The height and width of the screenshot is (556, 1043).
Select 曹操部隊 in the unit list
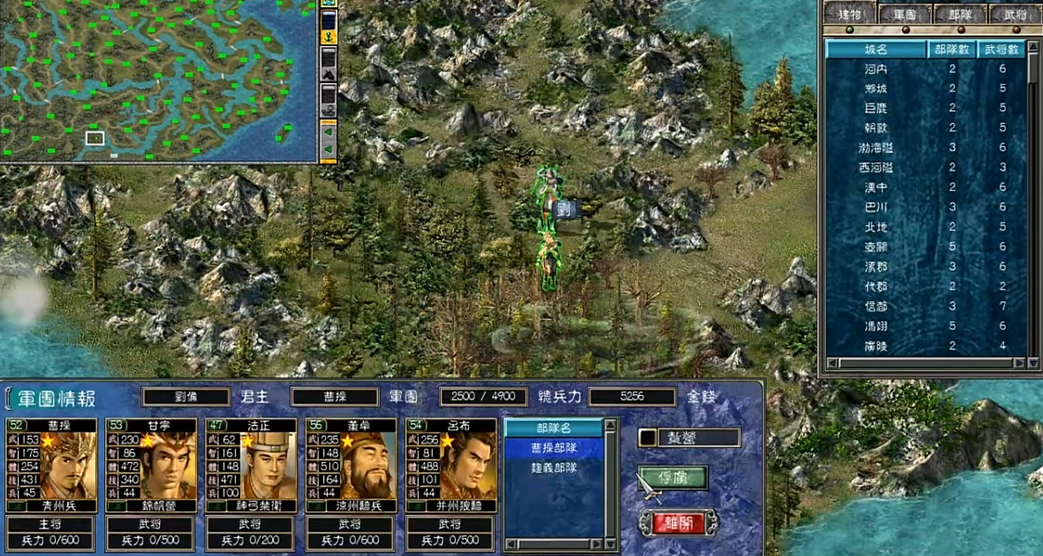click(553, 448)
